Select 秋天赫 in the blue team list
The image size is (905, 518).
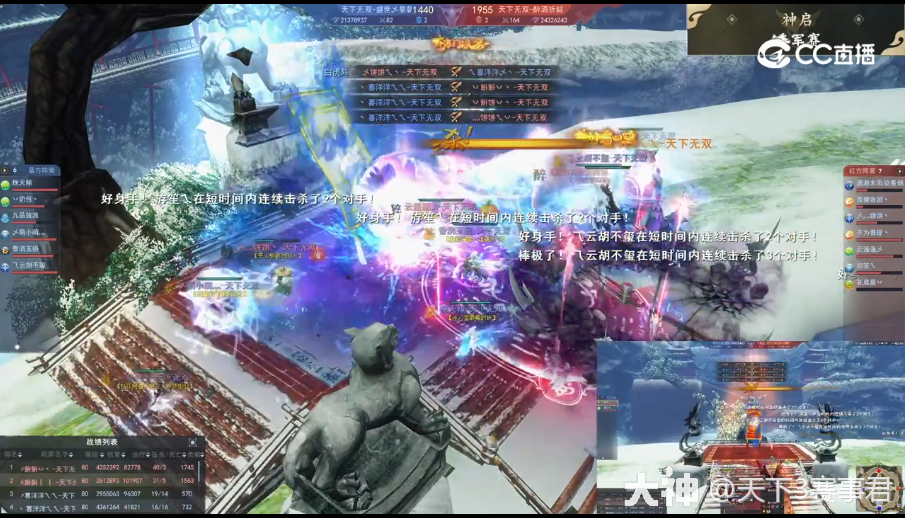[x=26, y=184]
